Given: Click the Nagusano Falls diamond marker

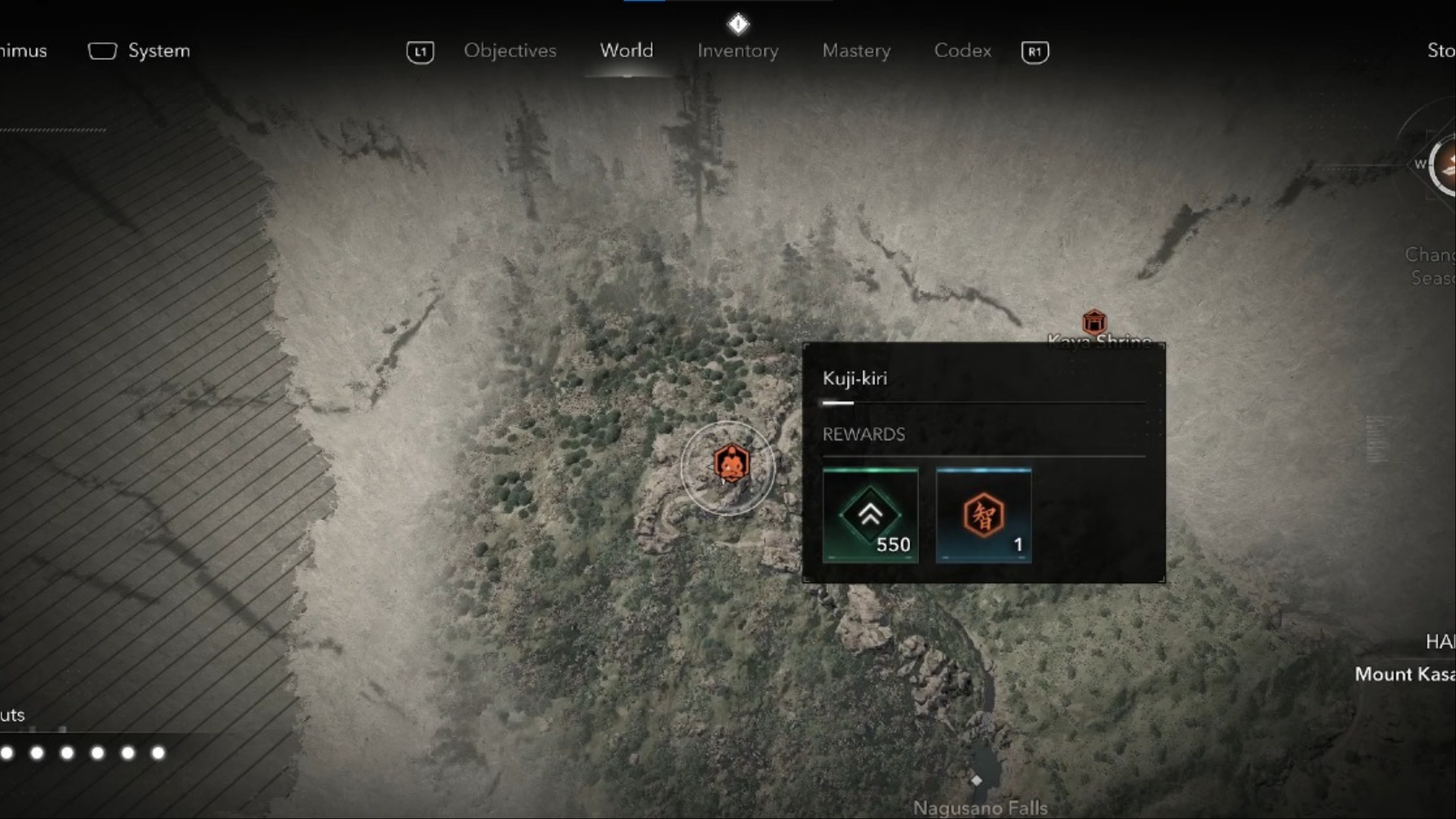Looking at the screenshot, I should 977,780.
